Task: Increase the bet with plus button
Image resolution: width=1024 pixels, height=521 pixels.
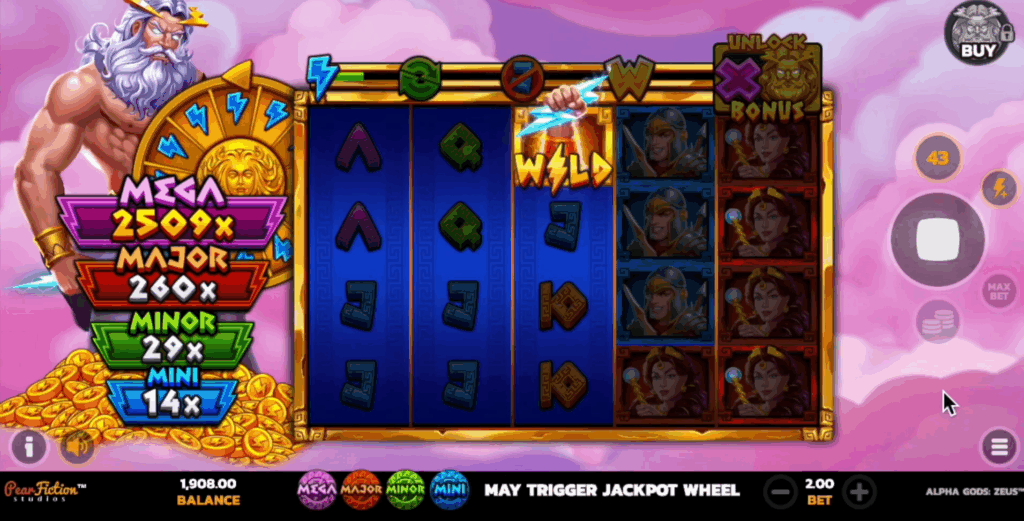Action: pos(859,491)
